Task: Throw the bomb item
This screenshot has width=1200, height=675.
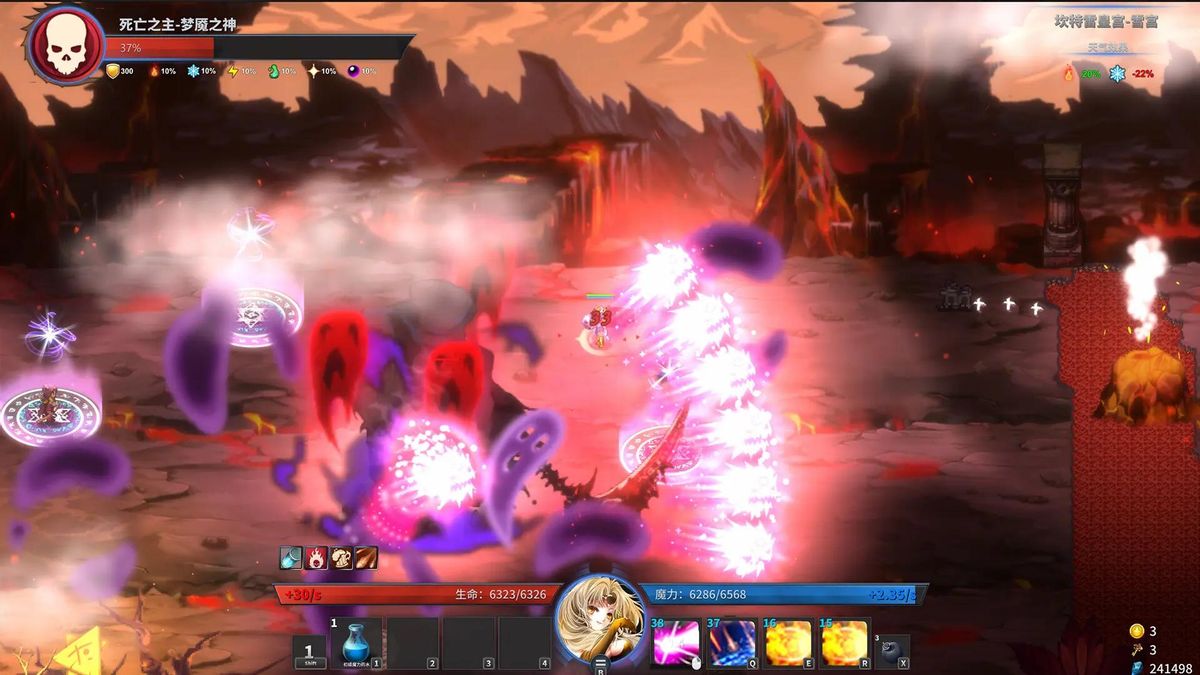Action: coord(892,649)
